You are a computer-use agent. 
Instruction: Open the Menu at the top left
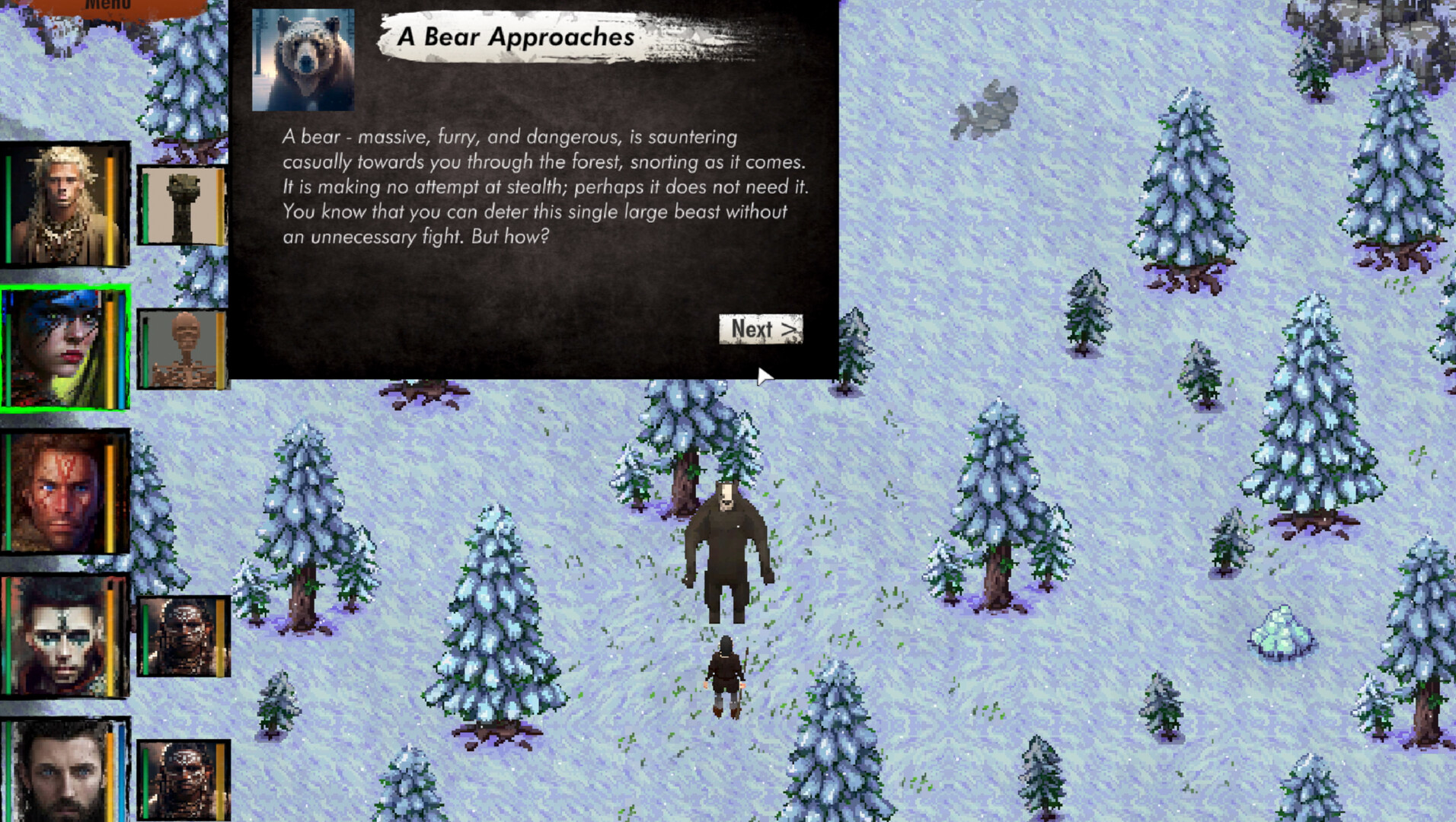coord(107,6)
